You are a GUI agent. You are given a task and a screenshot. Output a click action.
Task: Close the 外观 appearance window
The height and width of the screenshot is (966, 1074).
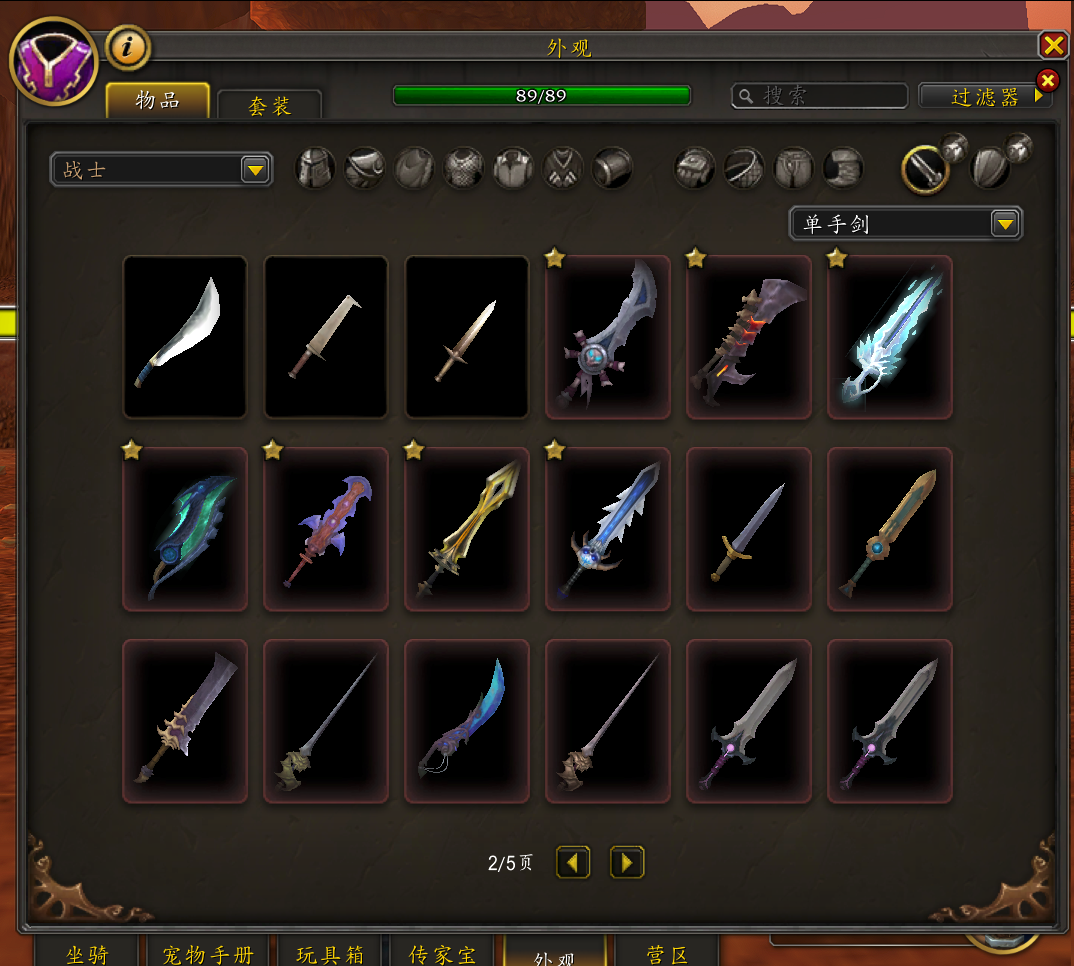pos(1053,45)
